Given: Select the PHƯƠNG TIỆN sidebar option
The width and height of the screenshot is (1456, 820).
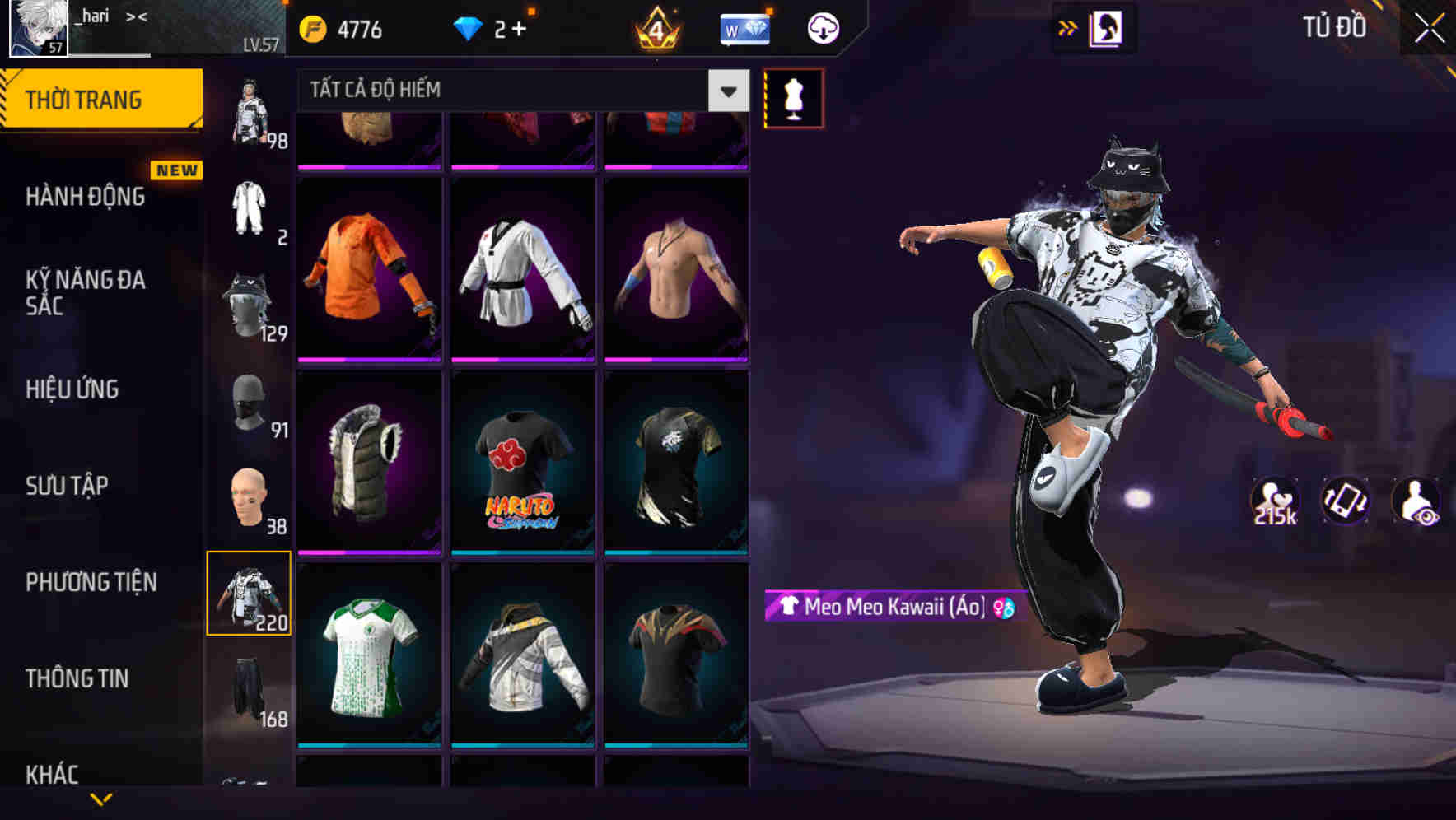Looking at the screenshot, I should coord(91,582).
